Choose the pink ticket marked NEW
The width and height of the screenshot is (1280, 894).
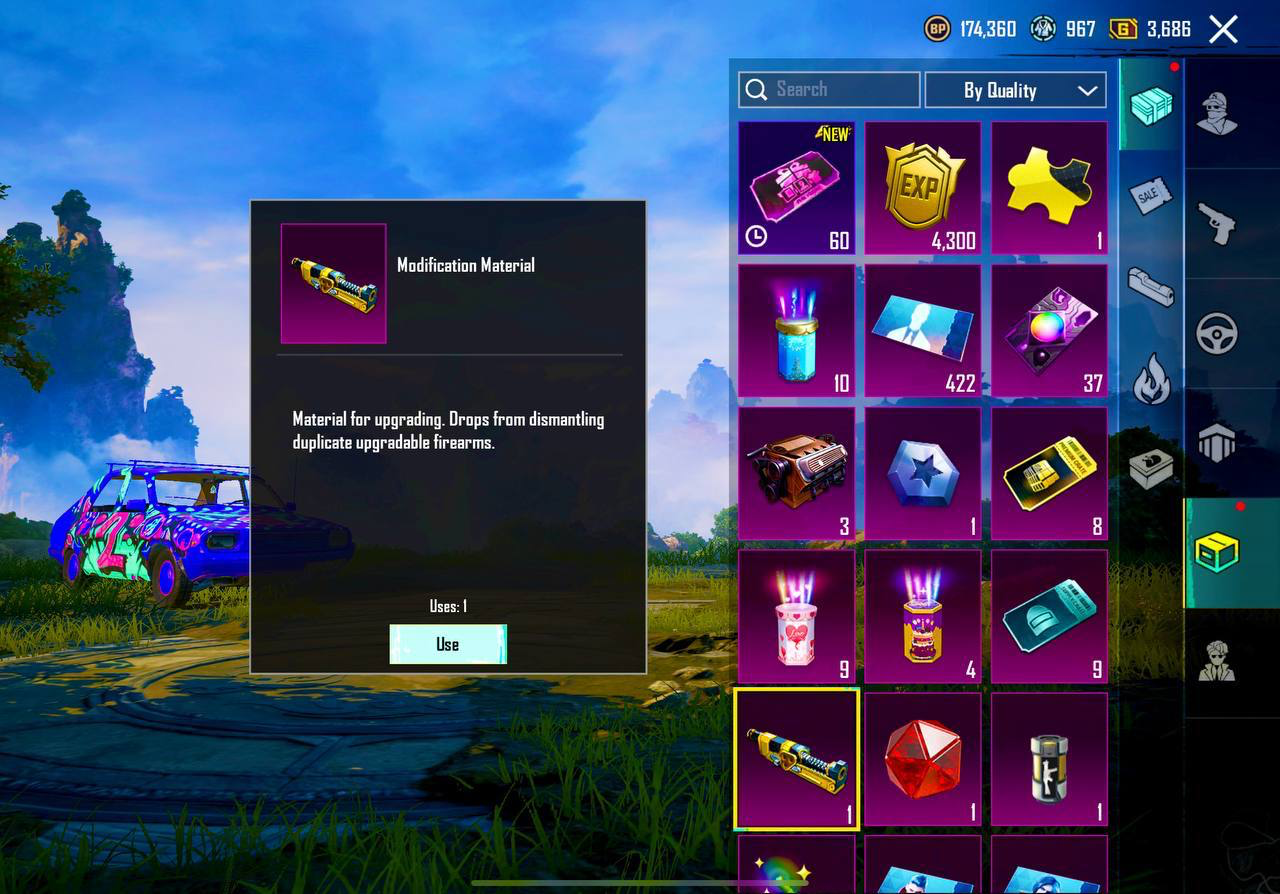[x=796, y=188]
